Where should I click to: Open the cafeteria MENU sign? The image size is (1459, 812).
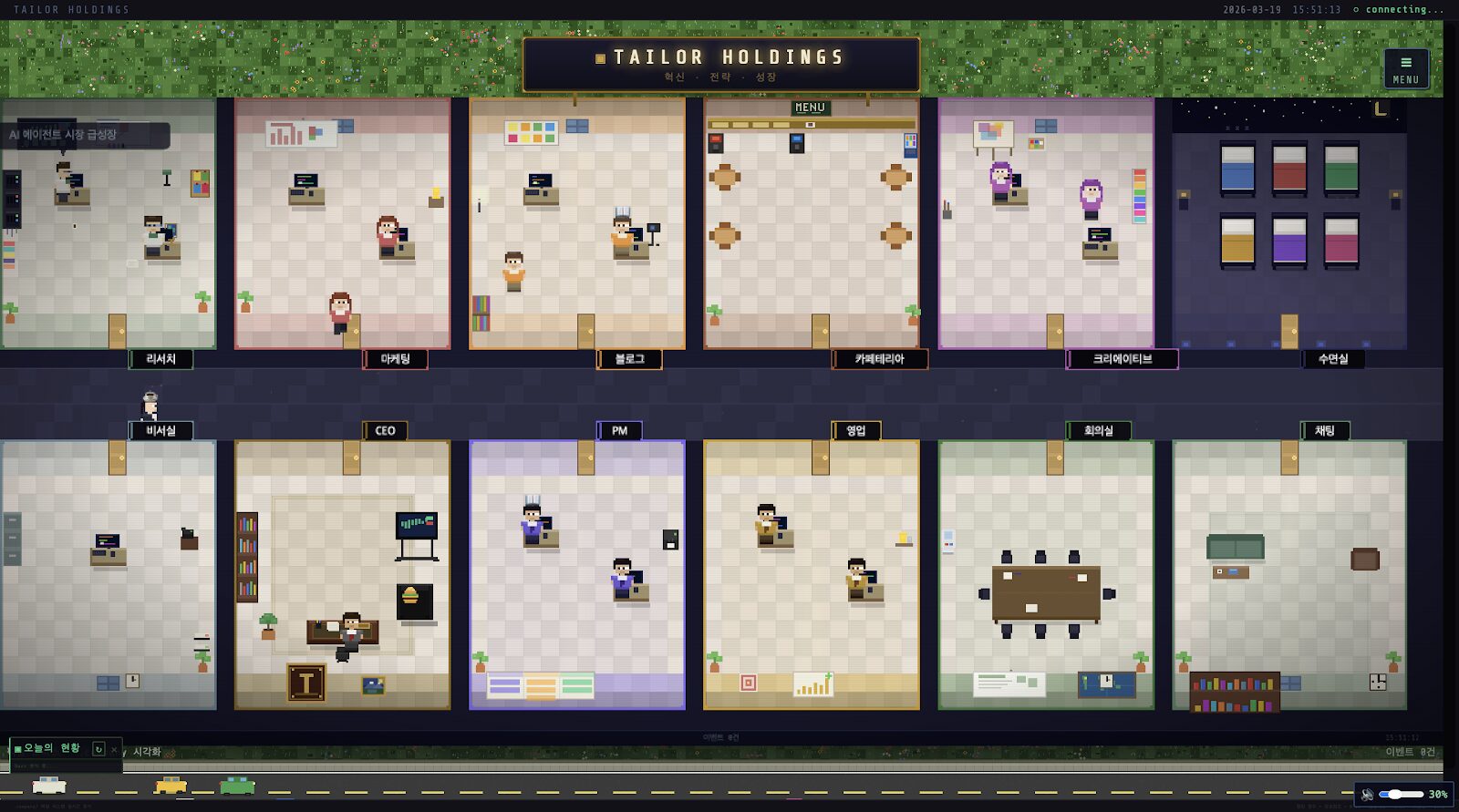tap(810, 108)
